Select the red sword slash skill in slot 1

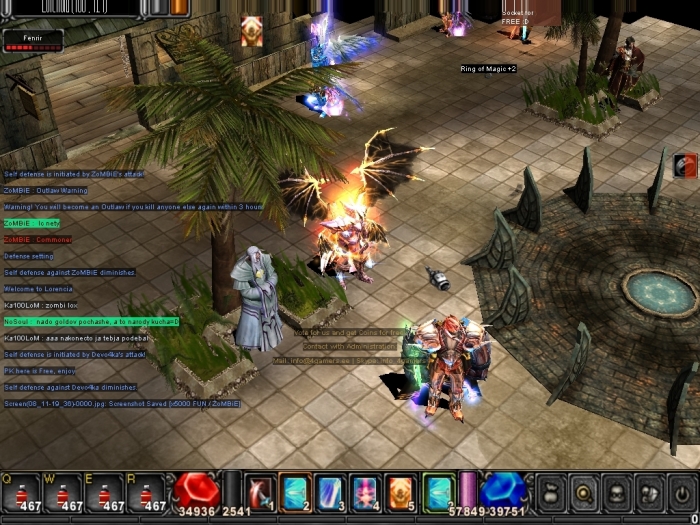click(x=260, y=492)
